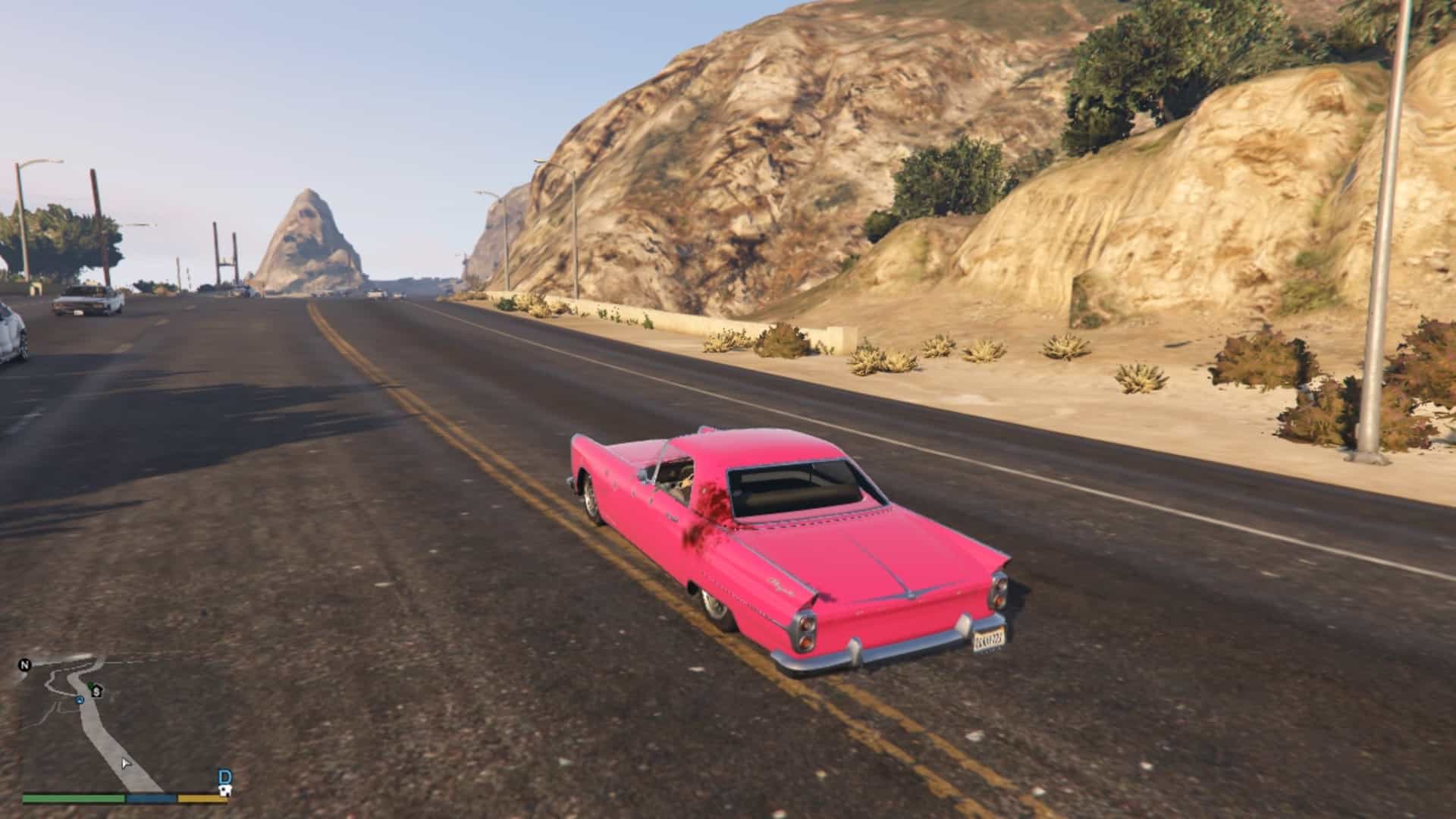Click the green marker beside the S safehouse icon
1456x819 pixels.
90,684
